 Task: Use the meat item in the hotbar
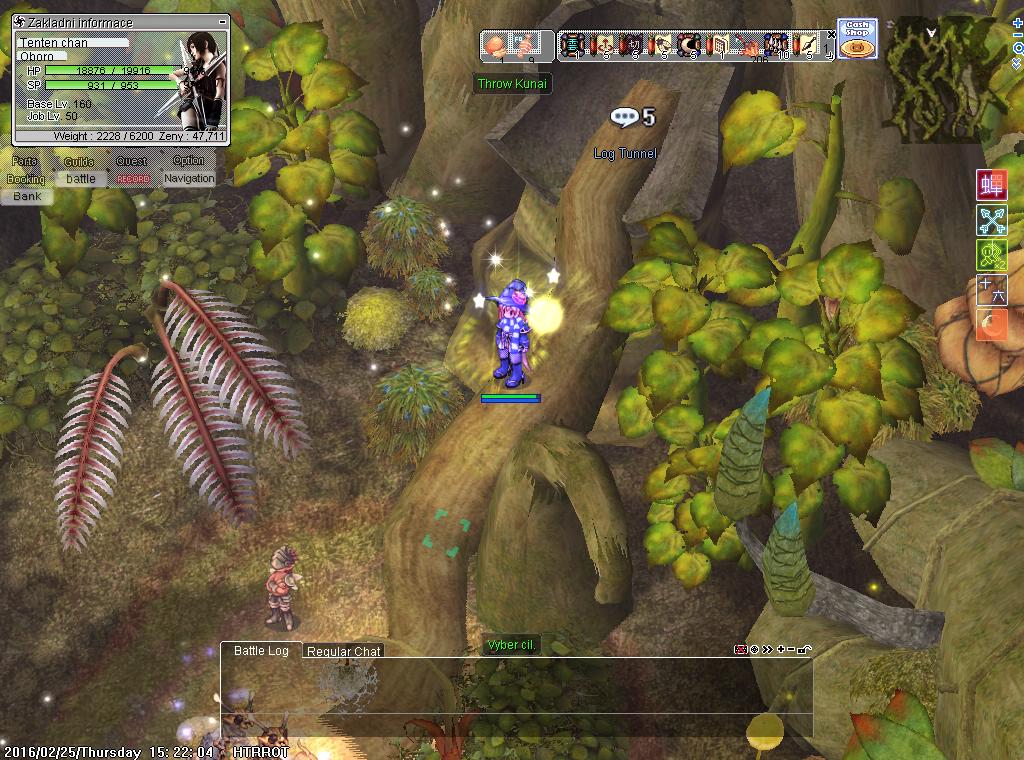496,44
